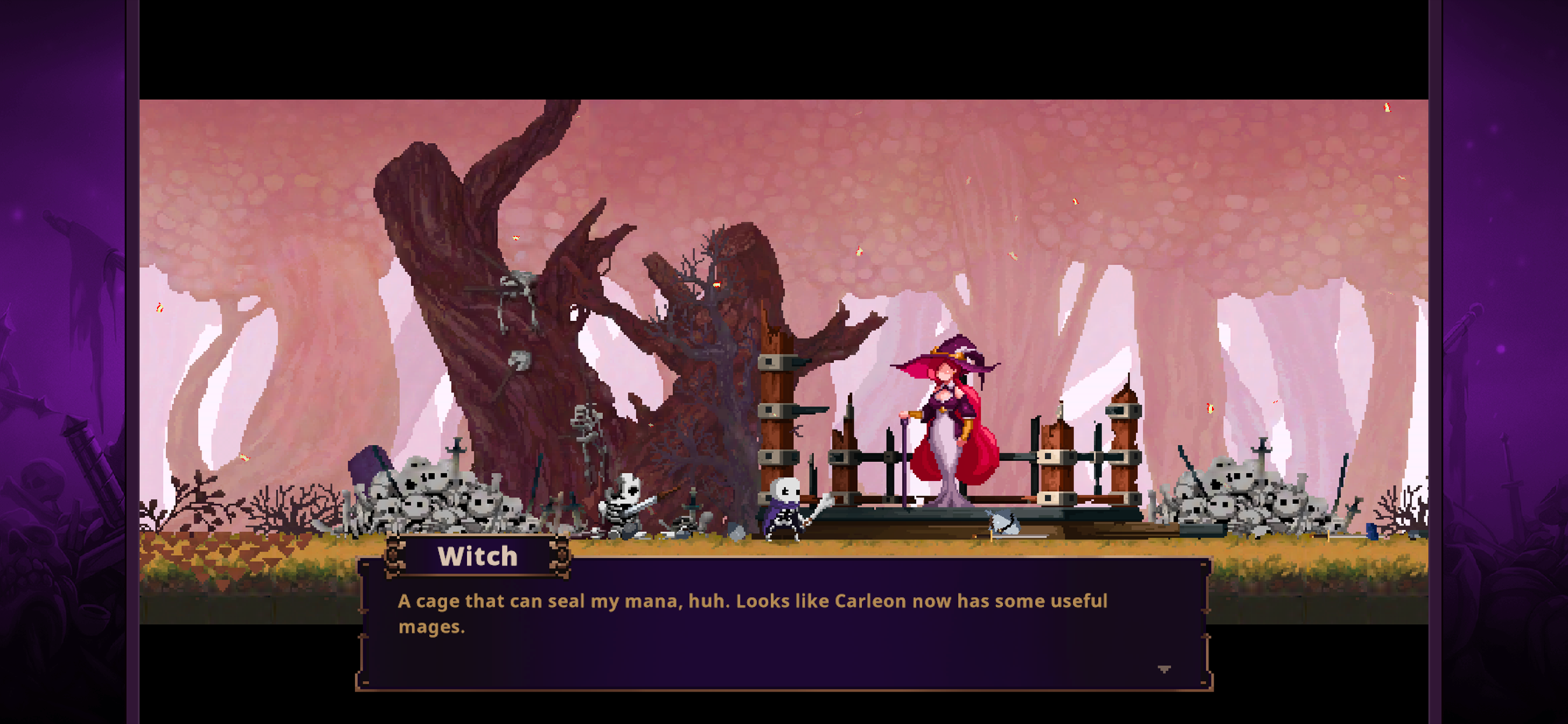Click the Witch nameplate on the dialogue box
Viewport: 1568px width, 724px height.
point(478,556)
